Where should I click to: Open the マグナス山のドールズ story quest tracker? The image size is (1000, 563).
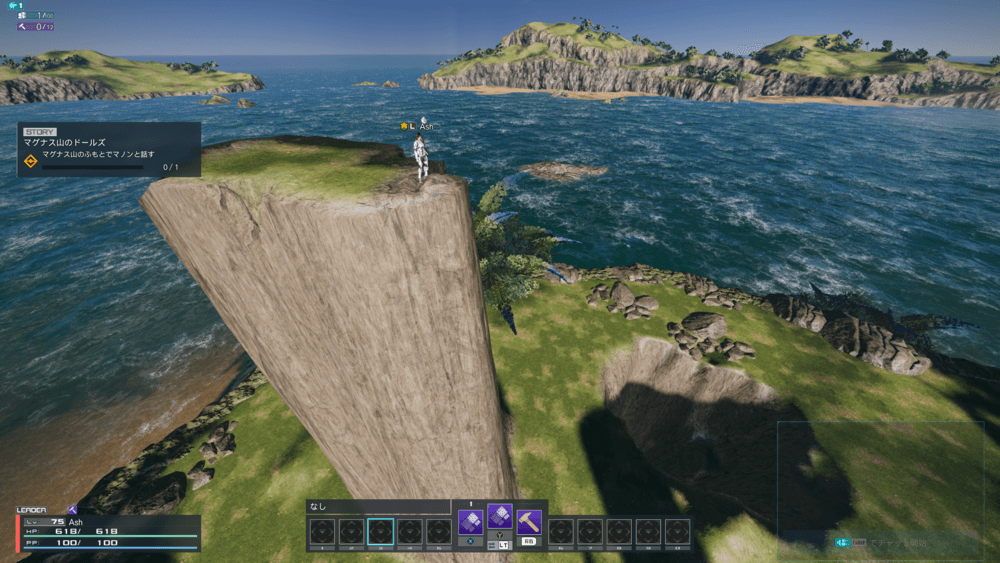109,149
